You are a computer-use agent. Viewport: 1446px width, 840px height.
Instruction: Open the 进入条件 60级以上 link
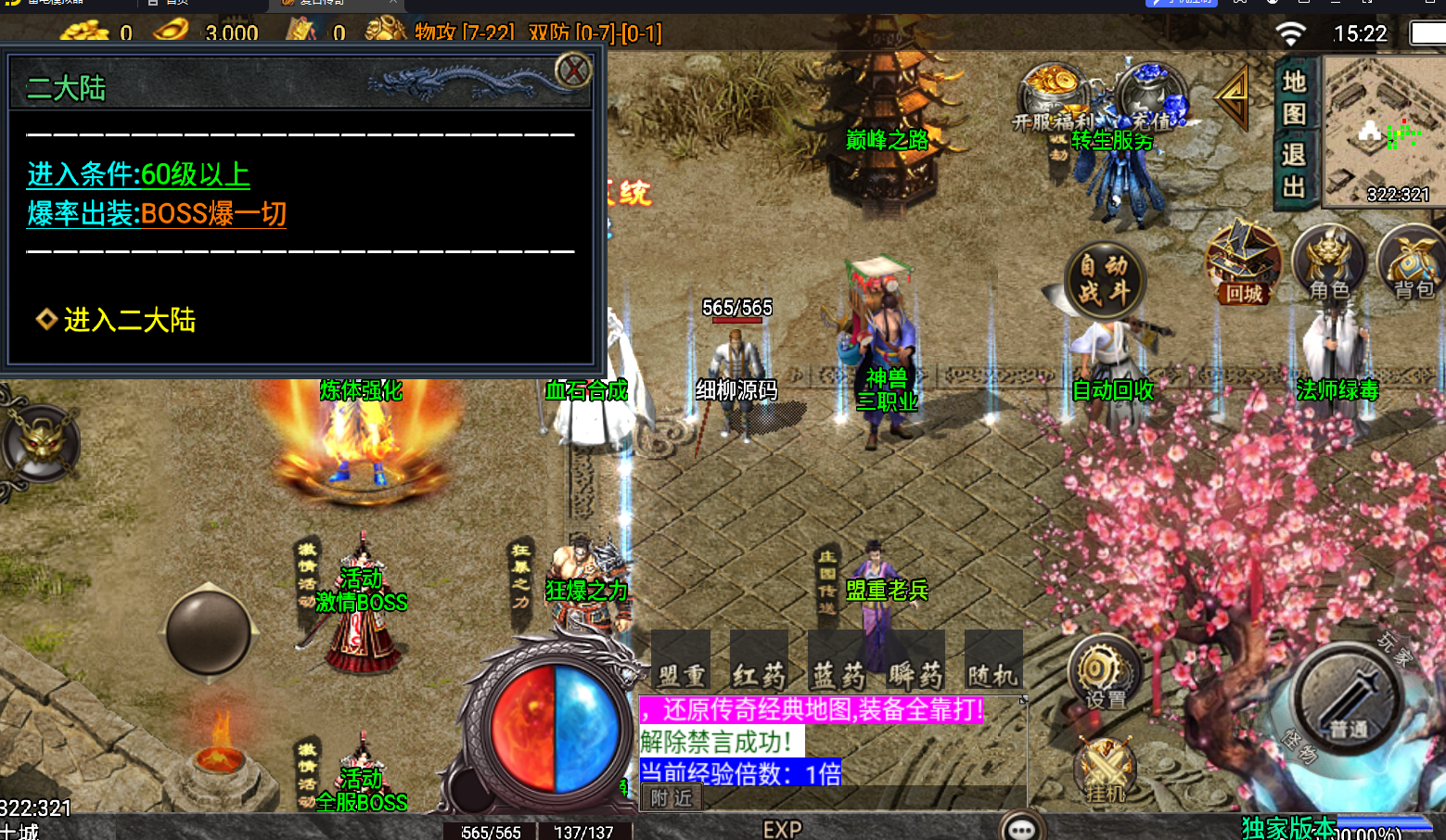click(138, 174)
